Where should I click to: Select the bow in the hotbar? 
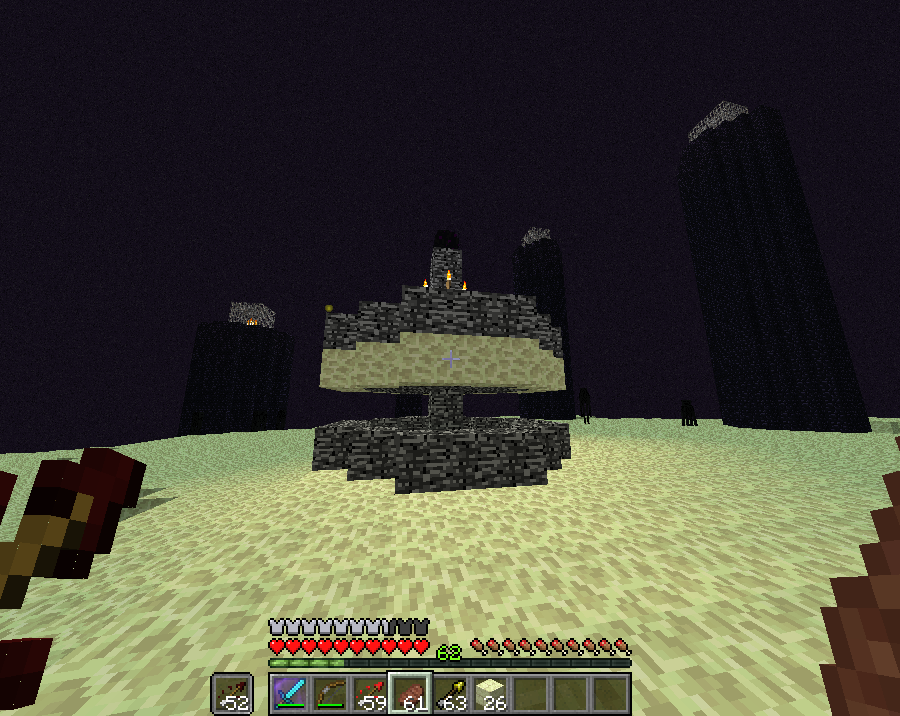click(x=329, y=693)
